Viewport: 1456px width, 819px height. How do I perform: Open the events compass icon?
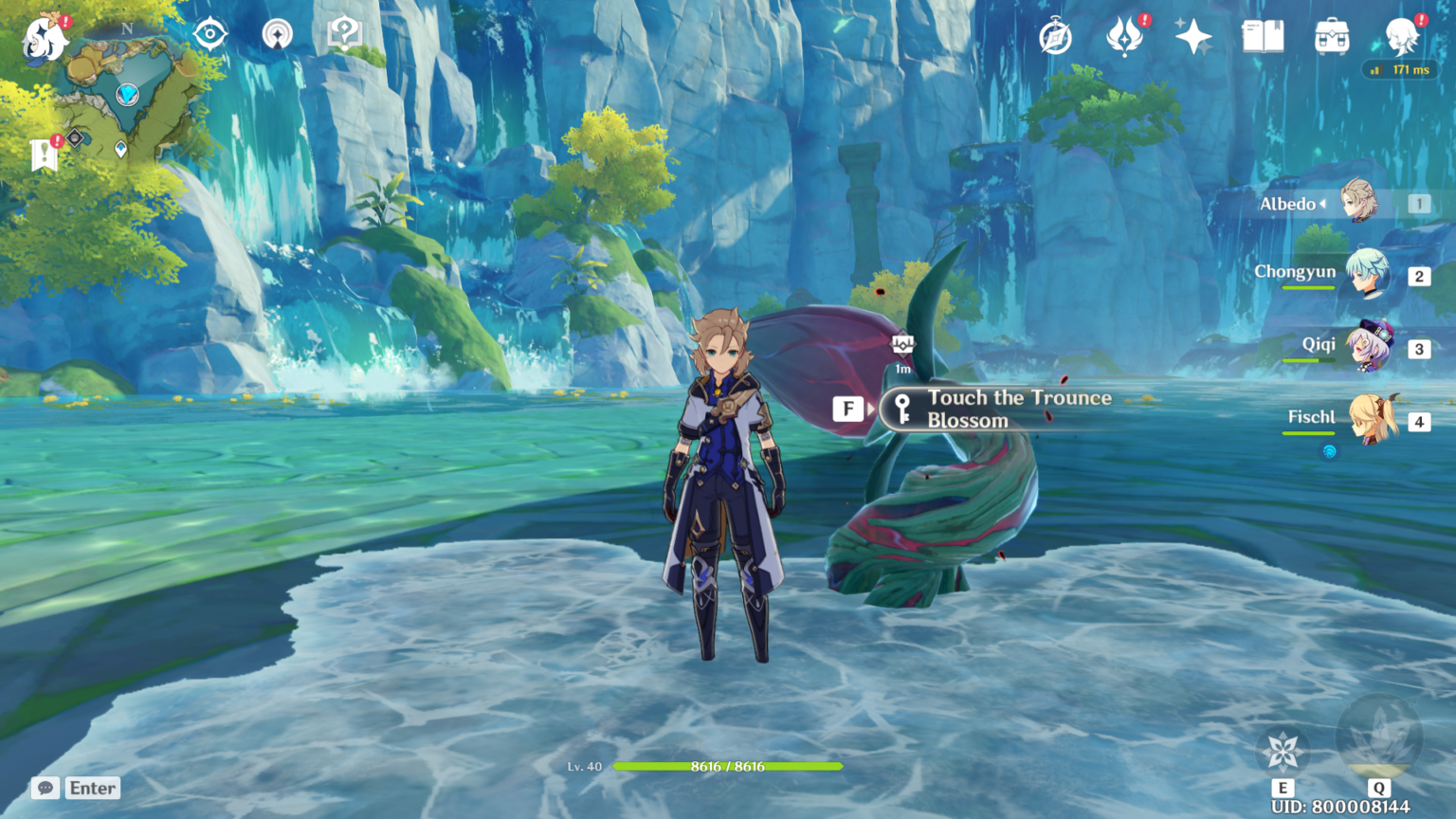click(x=1055, y=38)
